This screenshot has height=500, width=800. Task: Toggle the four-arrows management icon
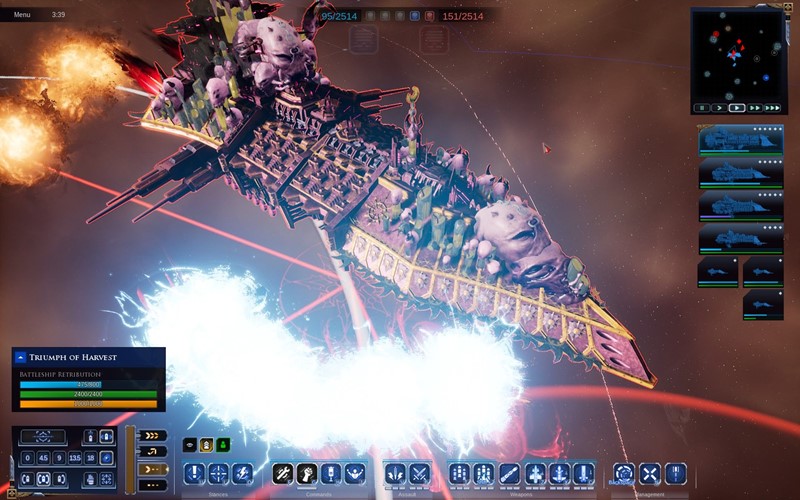pos(649,473)
